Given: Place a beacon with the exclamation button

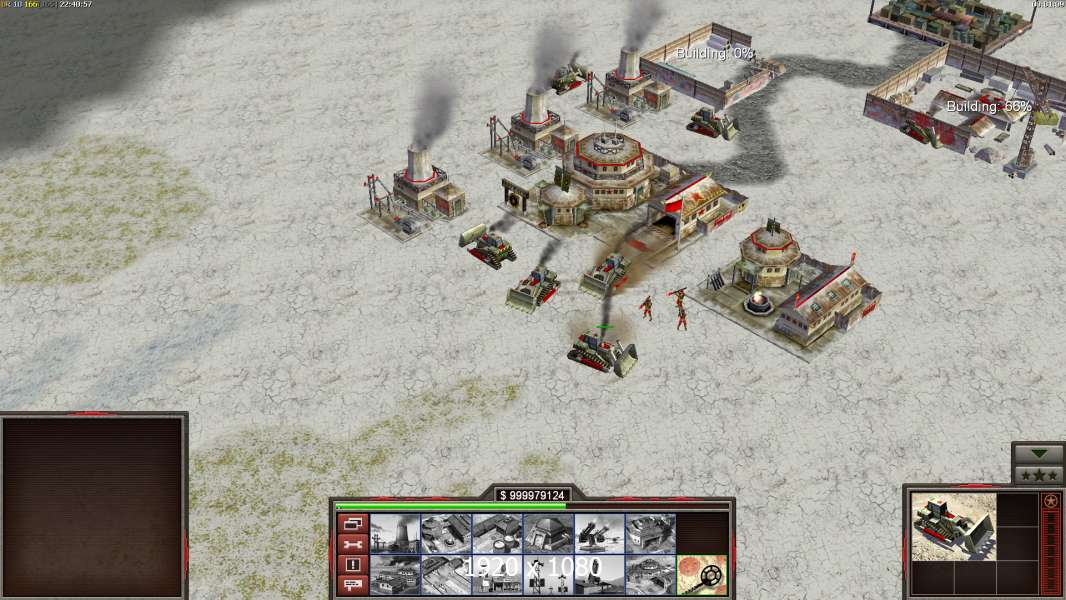Looking at the screenshot, I should pyautogui.click(x=352, y=565).
